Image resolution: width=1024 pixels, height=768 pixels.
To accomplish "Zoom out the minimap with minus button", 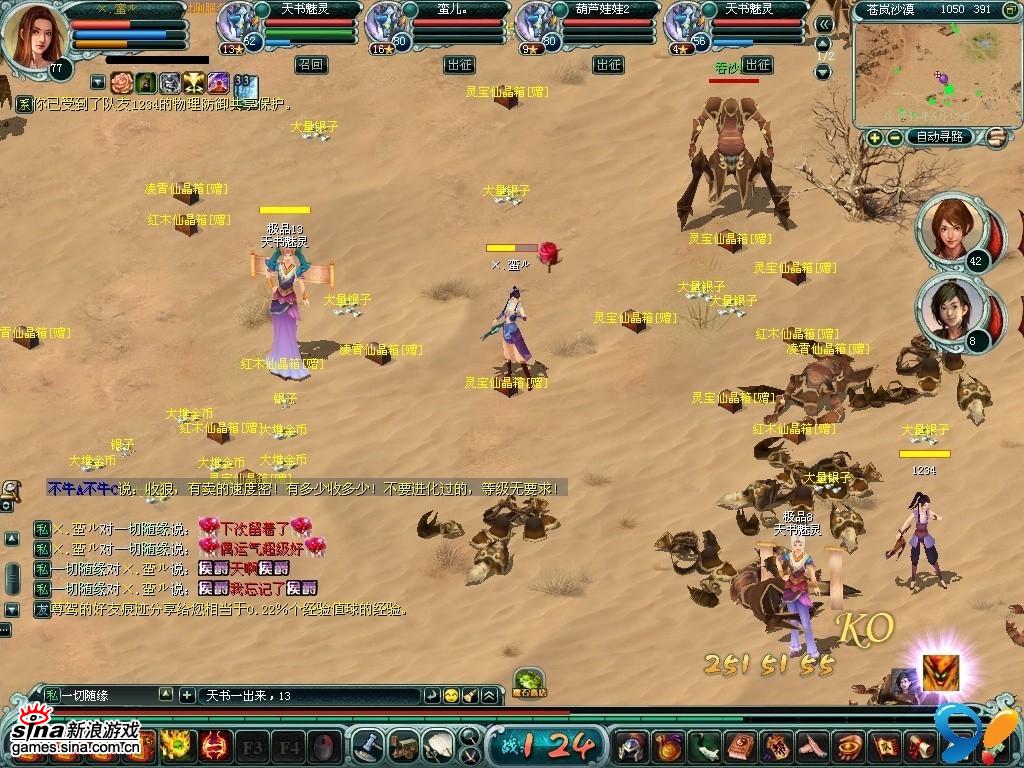I will pos(894,137).
